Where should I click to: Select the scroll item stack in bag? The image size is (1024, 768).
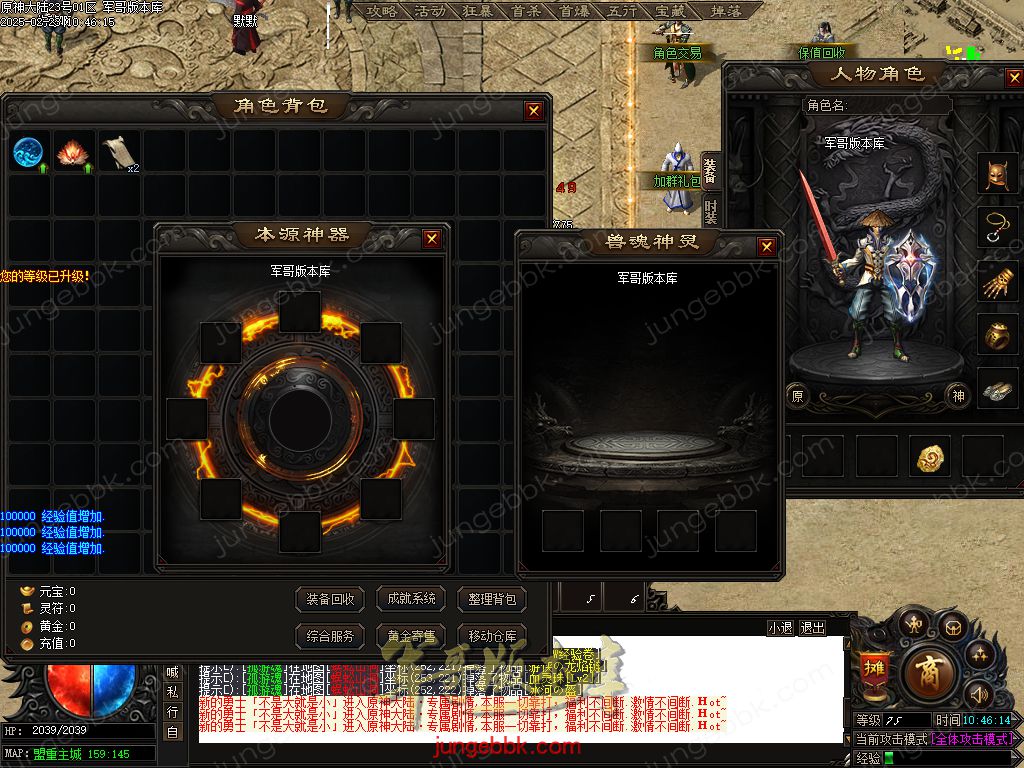118,153
